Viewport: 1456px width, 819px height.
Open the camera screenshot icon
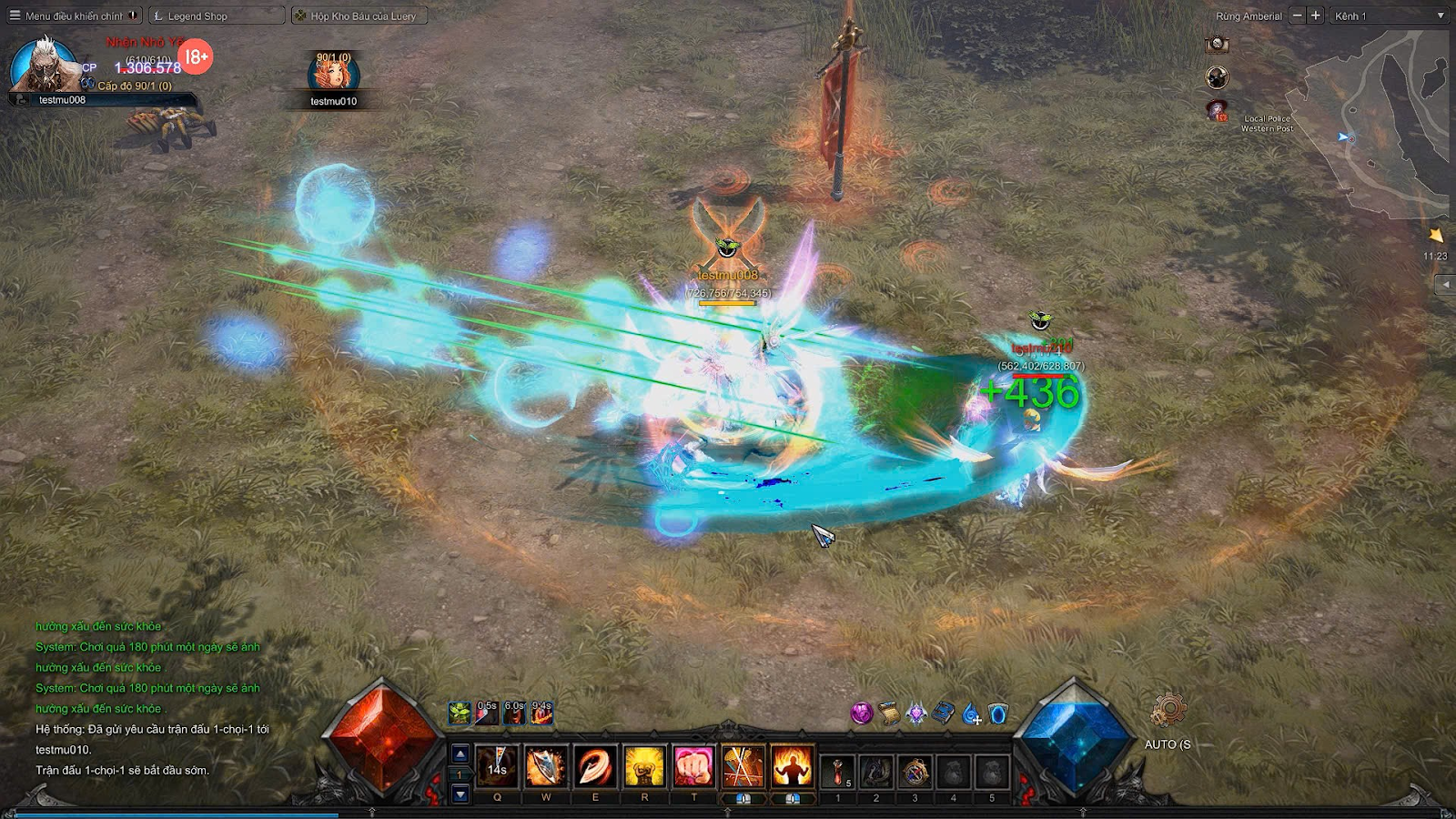pos(1217,44)
